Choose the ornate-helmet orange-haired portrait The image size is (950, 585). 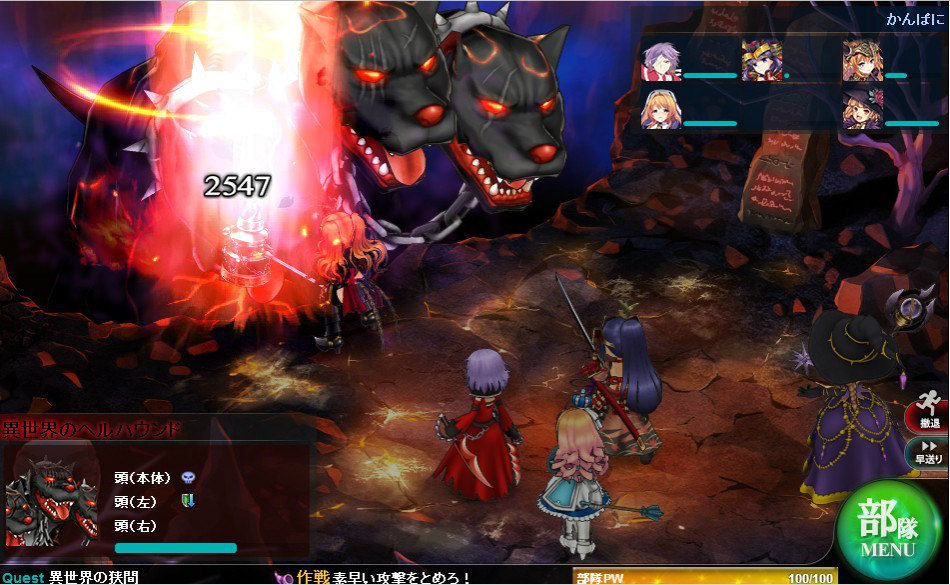click(x=861, y=60)
